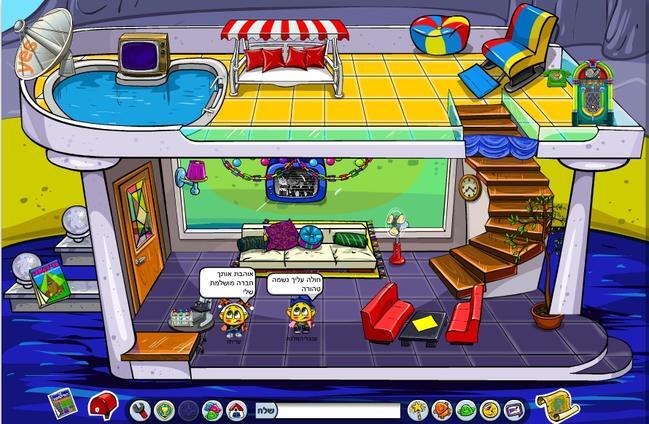Screen dimensions: 649x424
Task: Open the yellow emoticon face button
Action: click(490, 409)
